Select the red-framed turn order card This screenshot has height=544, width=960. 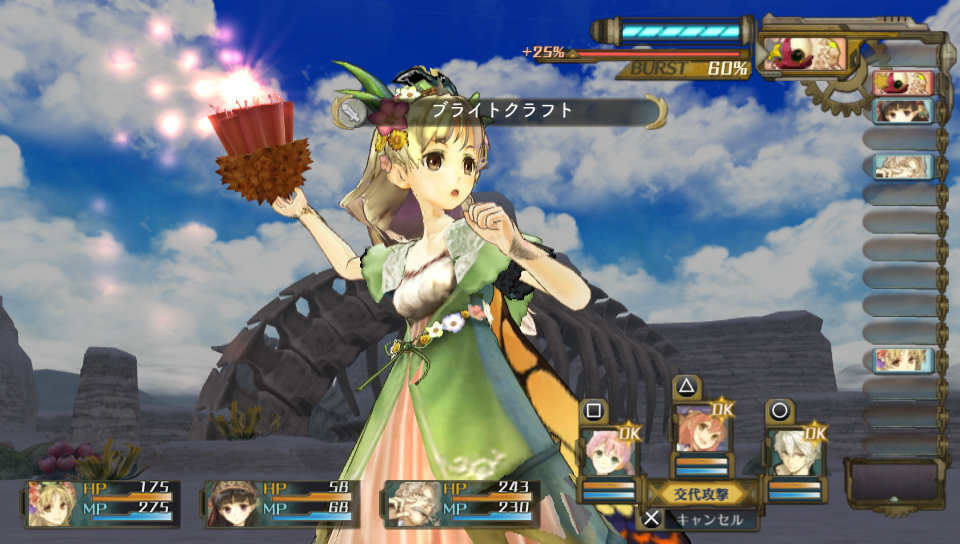pos(902,83)
